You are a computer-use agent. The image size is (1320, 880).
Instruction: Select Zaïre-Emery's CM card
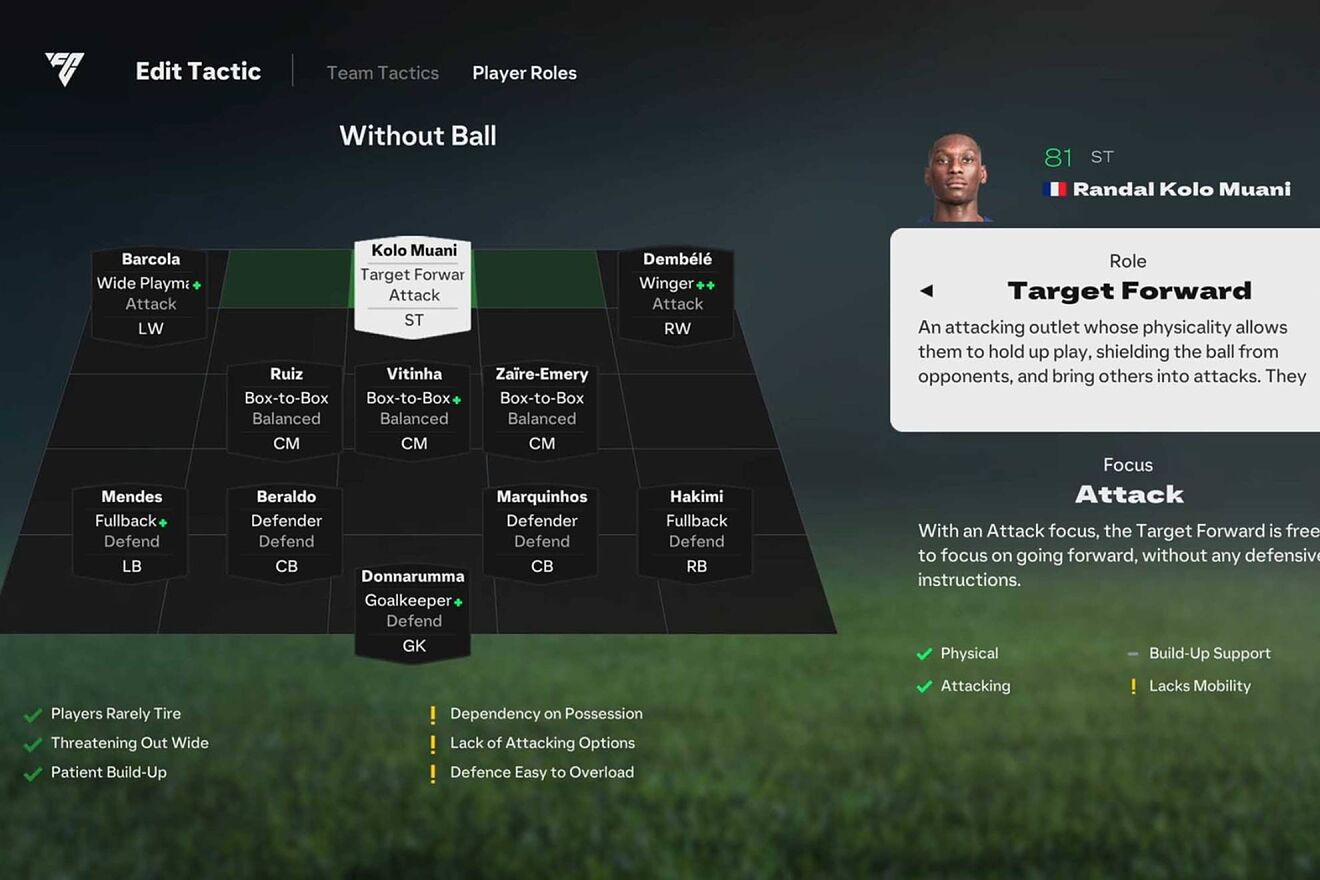(x=541, y=408)
